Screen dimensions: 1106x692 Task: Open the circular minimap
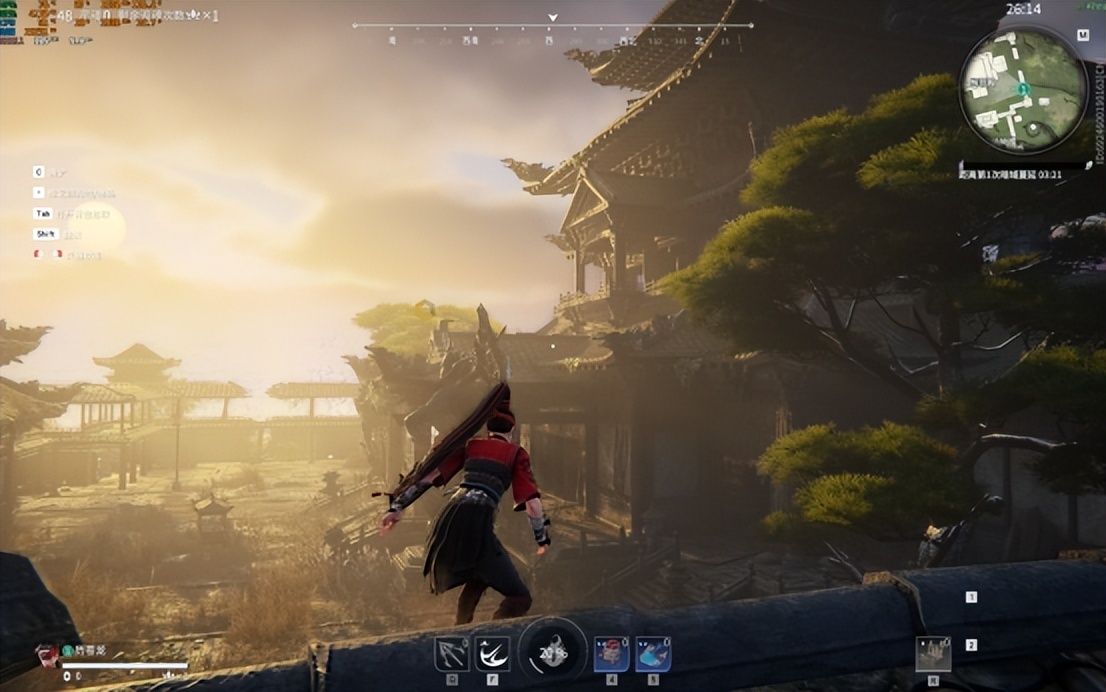tap(1022, 89)
